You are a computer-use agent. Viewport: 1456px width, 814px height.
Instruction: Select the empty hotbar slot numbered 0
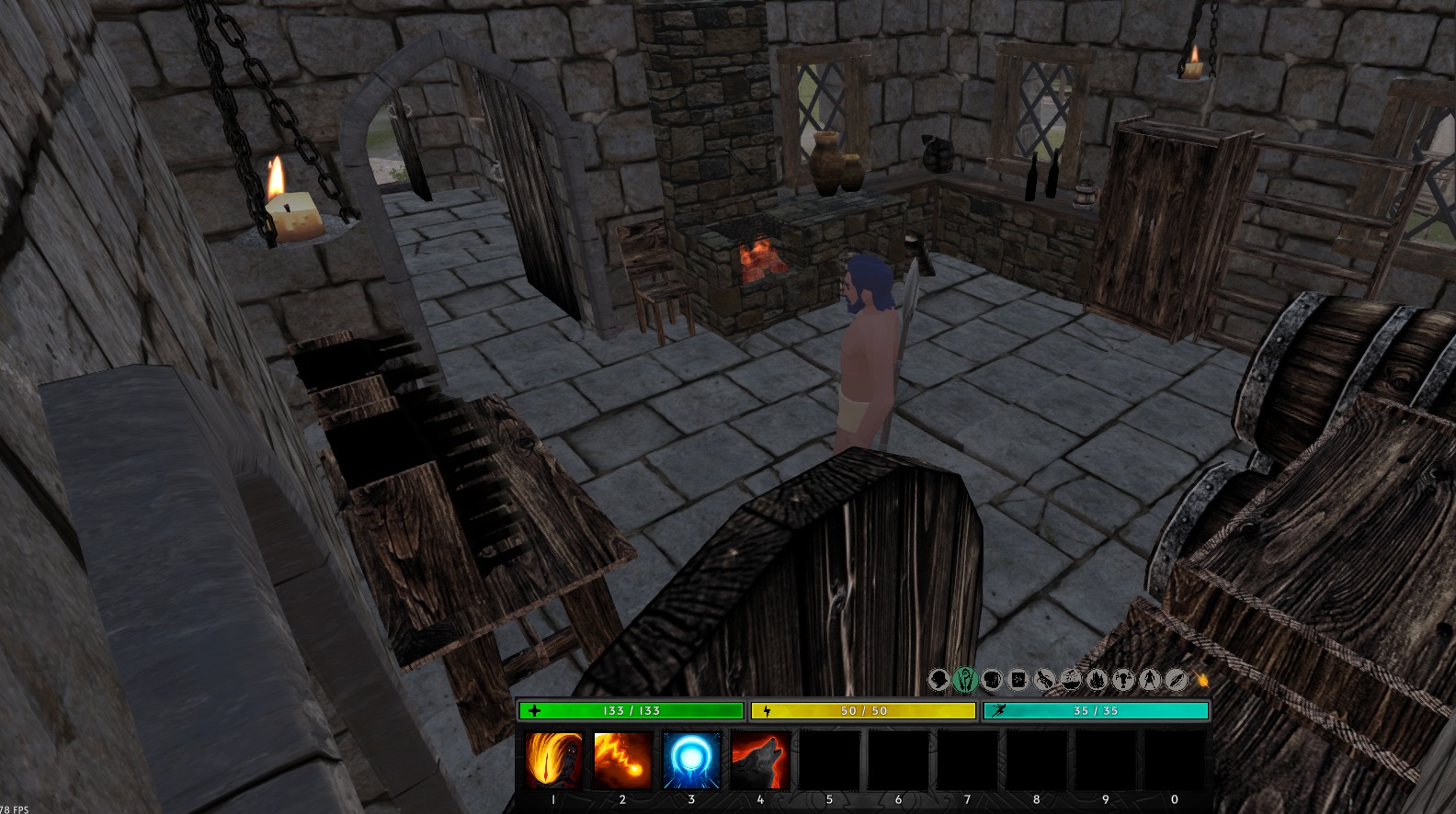click(x=1174, y=760)
